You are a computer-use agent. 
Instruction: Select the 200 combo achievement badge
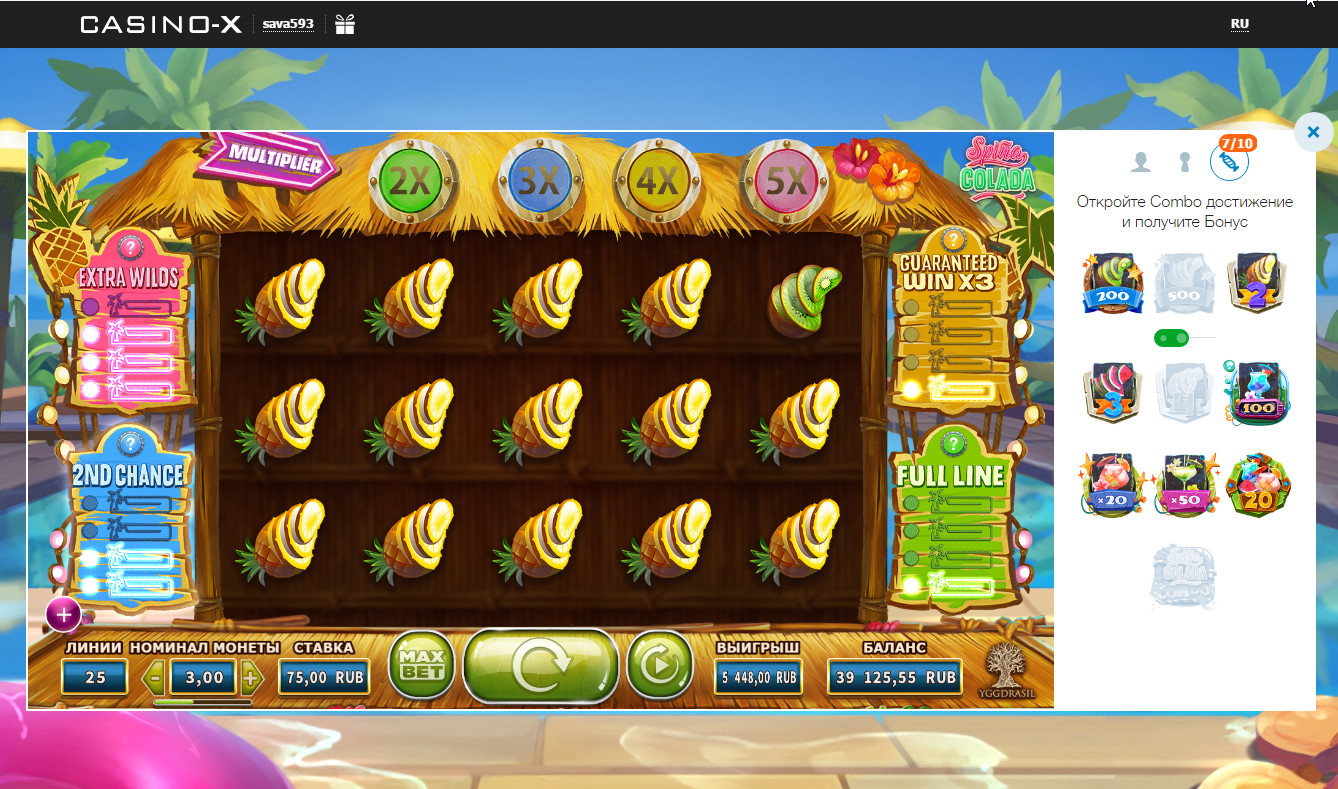pyautogui.click(x=1113, y=284)
